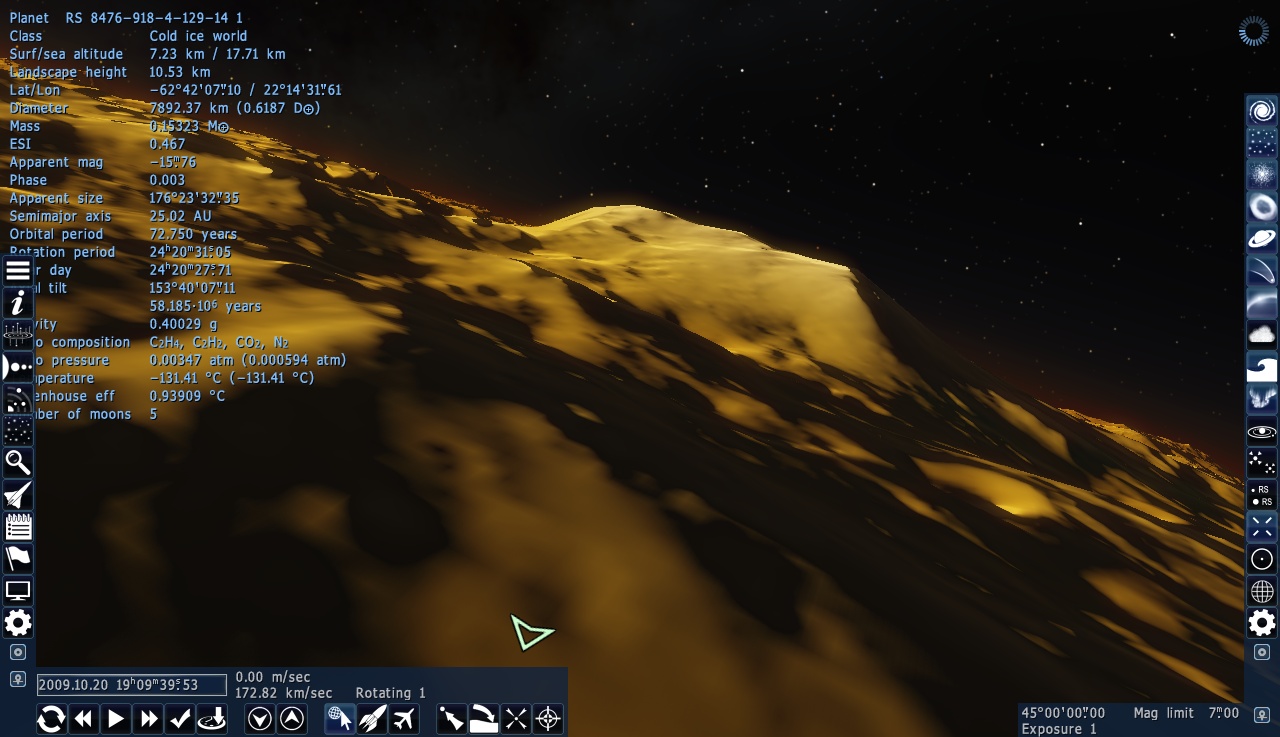The height and width of the screenshot is (737, 1280).
Task: Open the search magnifying glass tool
Action: [18, 462]
